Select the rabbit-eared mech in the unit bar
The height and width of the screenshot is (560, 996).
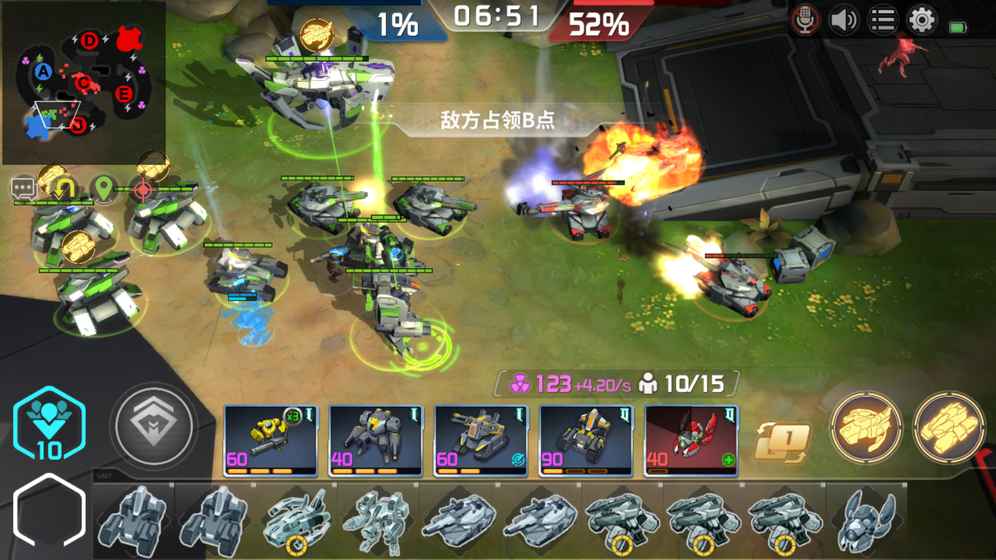866,520
